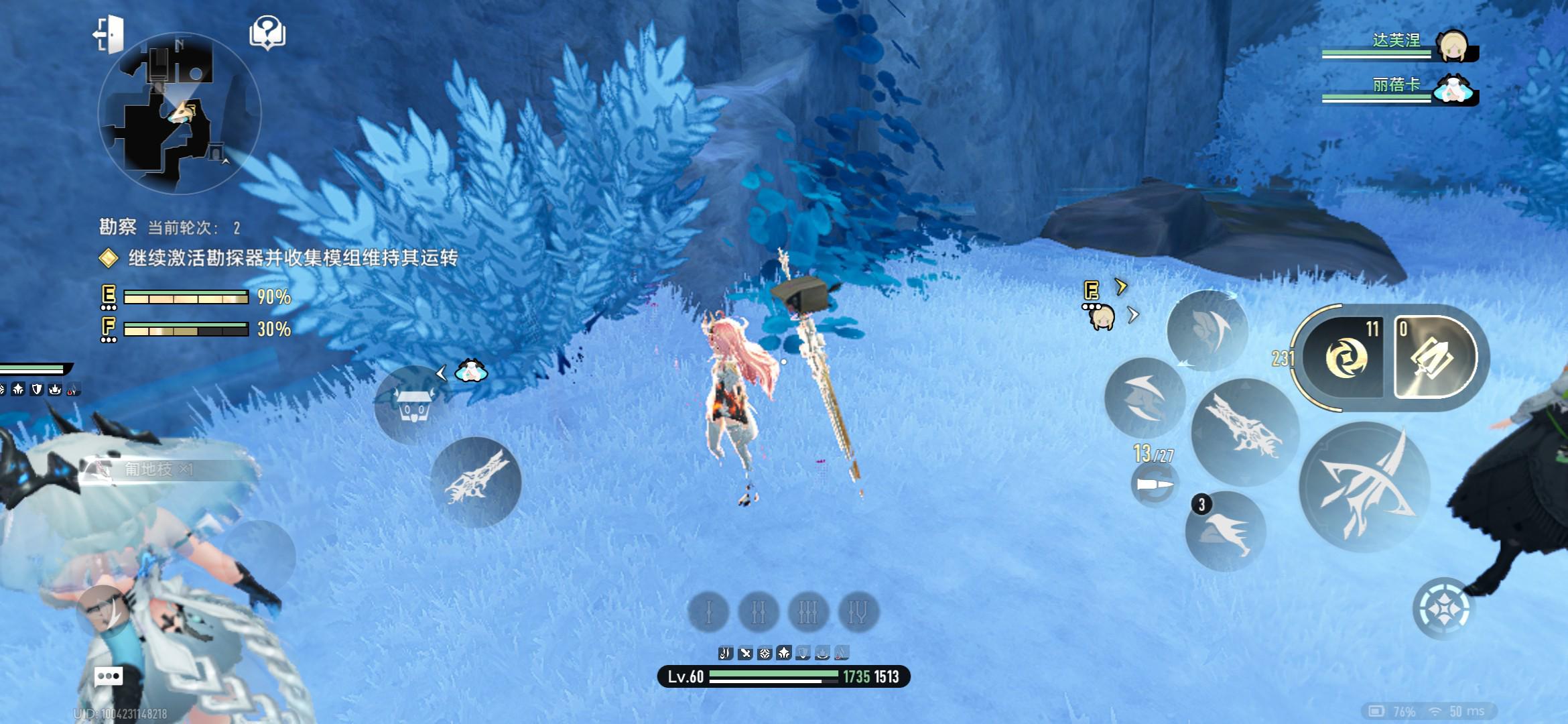Open the help question mark icon
The height and width of the screenshot is (724, 1568).
click(x=267, y=33)
